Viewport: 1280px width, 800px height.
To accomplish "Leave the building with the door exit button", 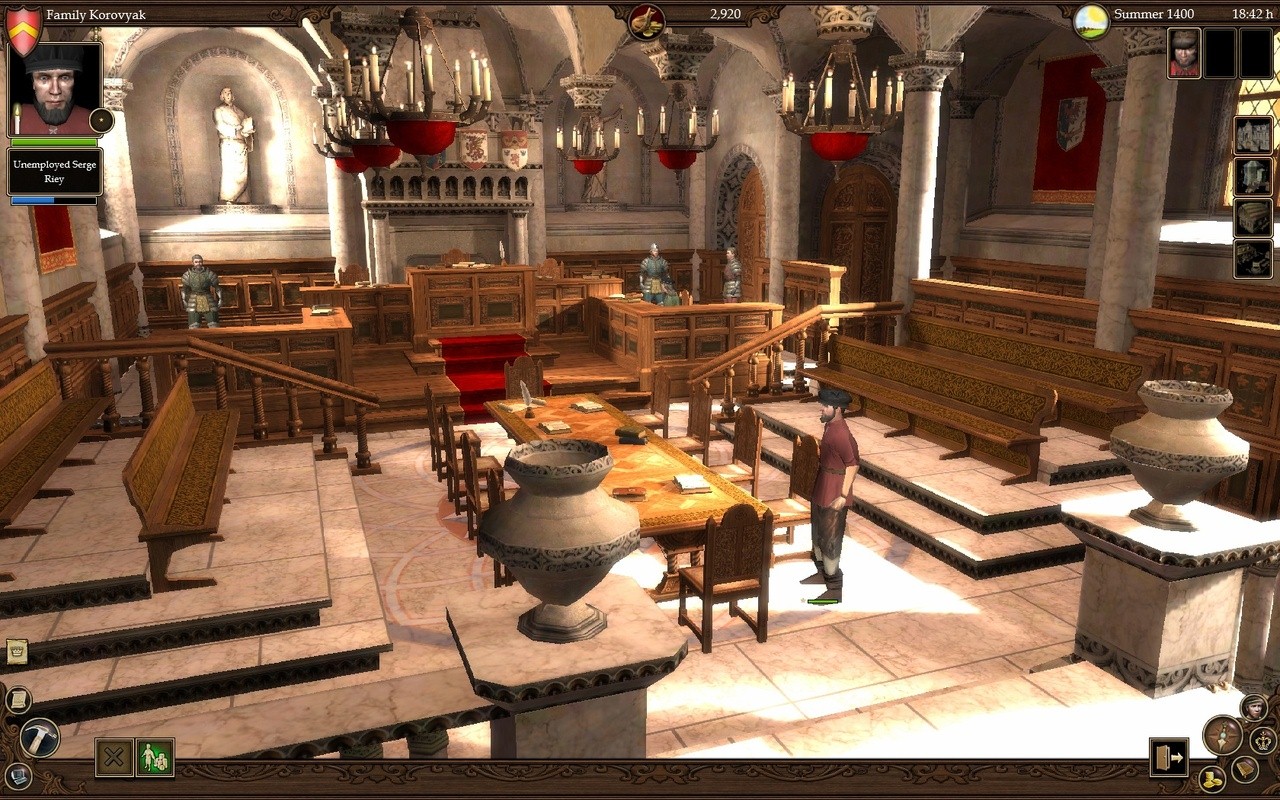I will click(x=1167, y=757).
